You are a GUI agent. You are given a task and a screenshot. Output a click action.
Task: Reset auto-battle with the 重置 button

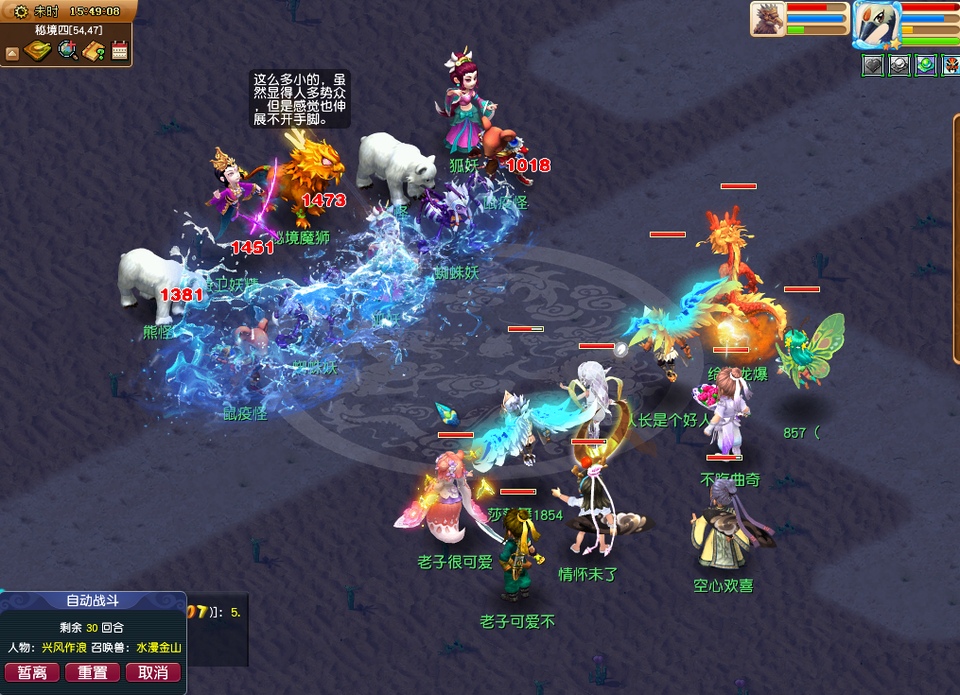(93, 673)
